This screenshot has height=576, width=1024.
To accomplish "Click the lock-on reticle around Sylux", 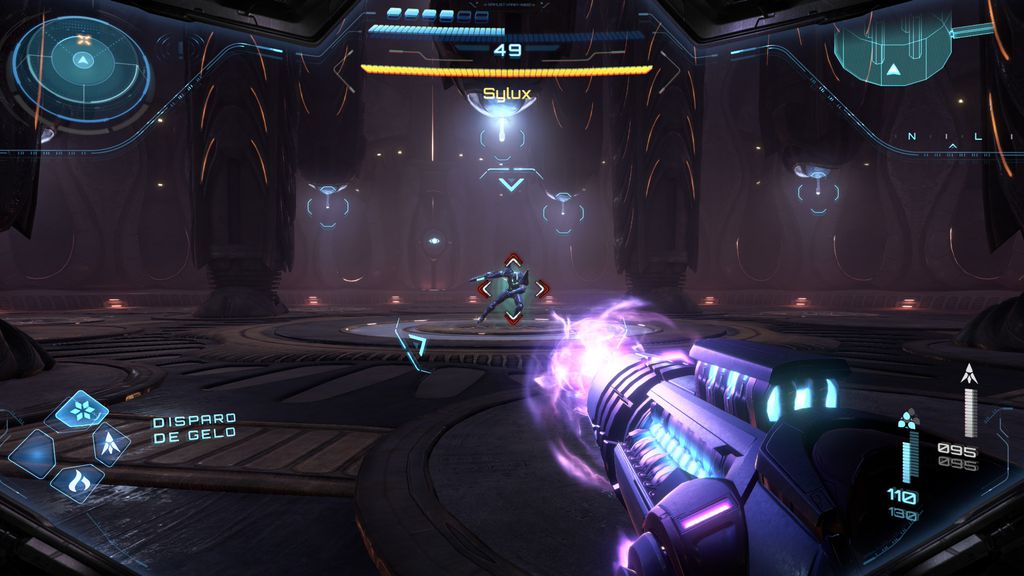I will (x=512, y=289).
